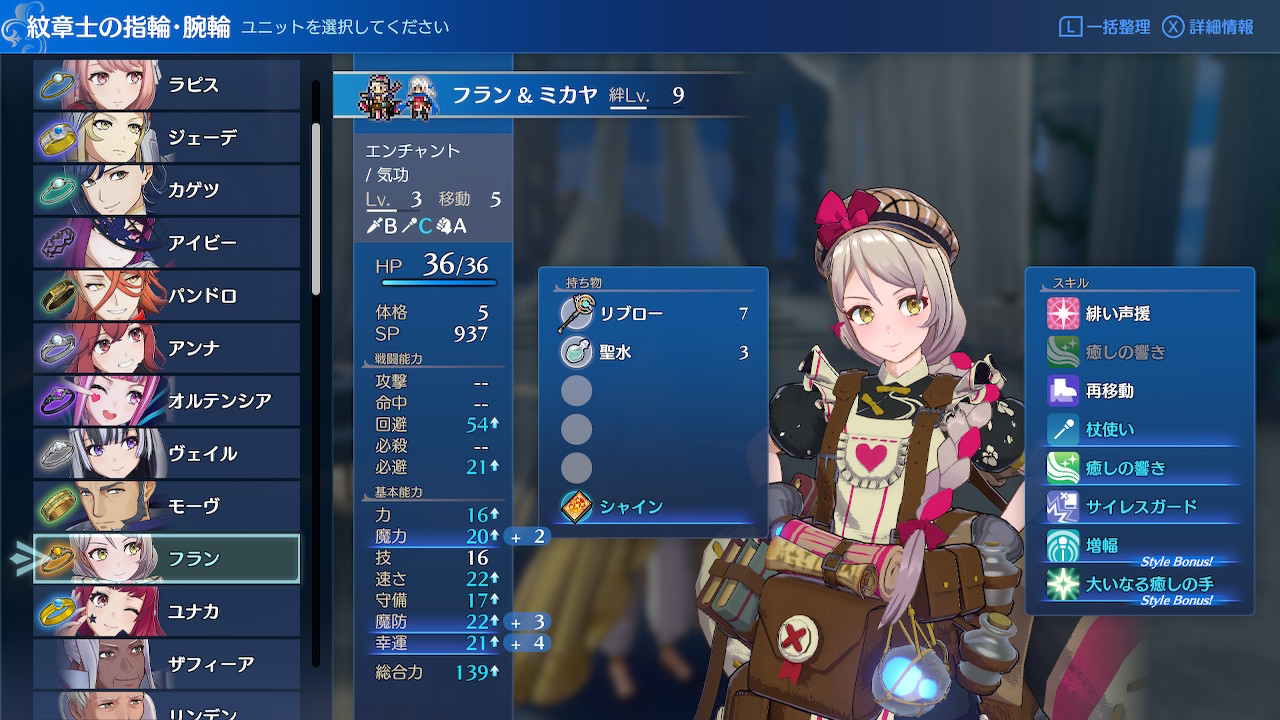Select ラピス in the unit list

pos(166,85)
